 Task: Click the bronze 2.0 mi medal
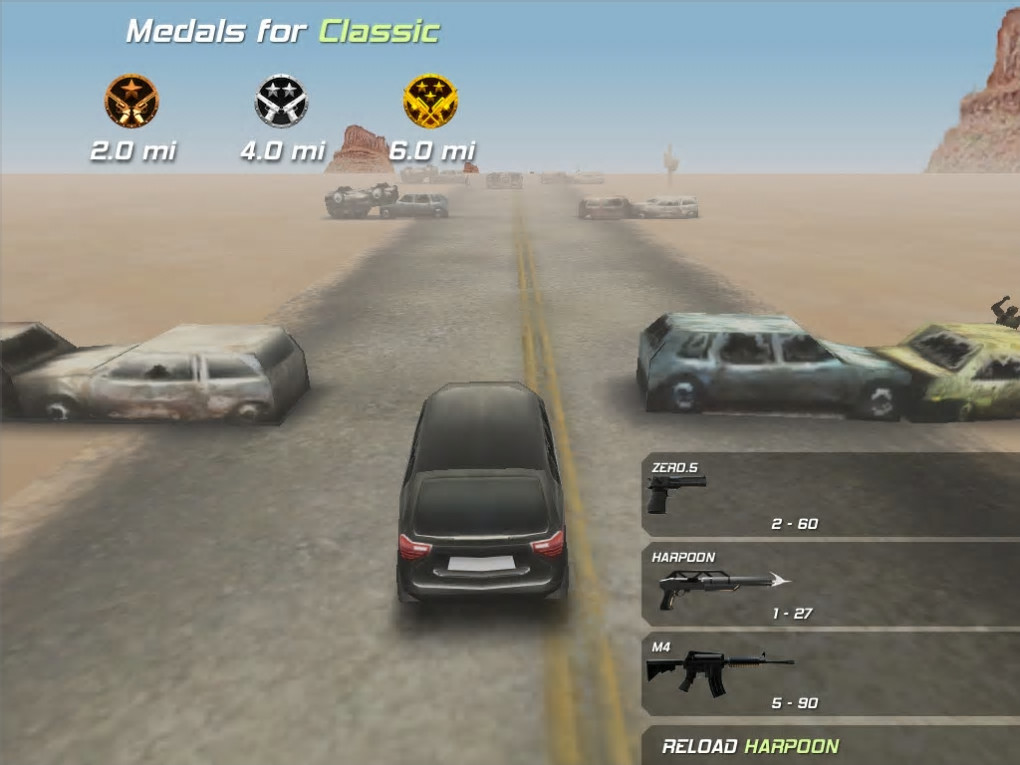132,101
